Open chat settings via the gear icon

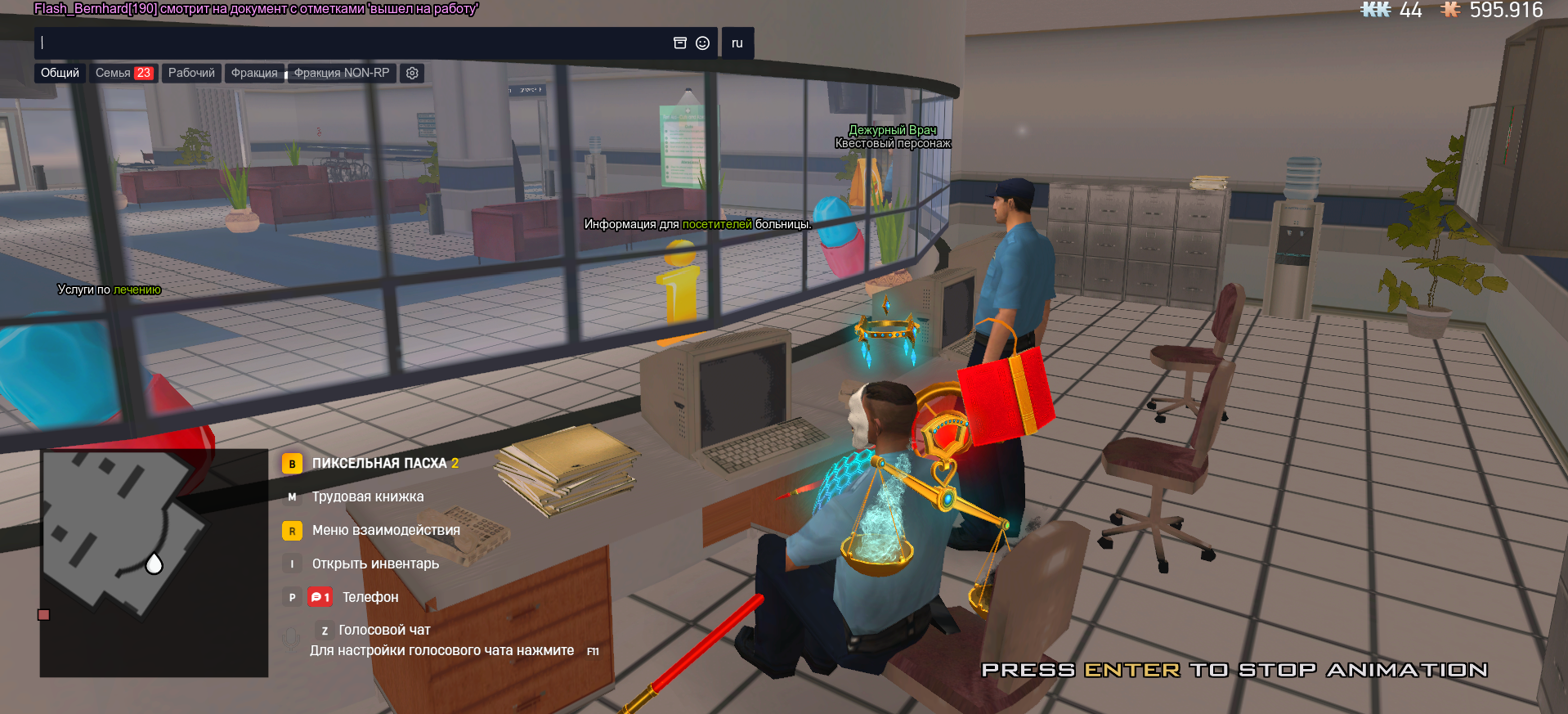412,73
